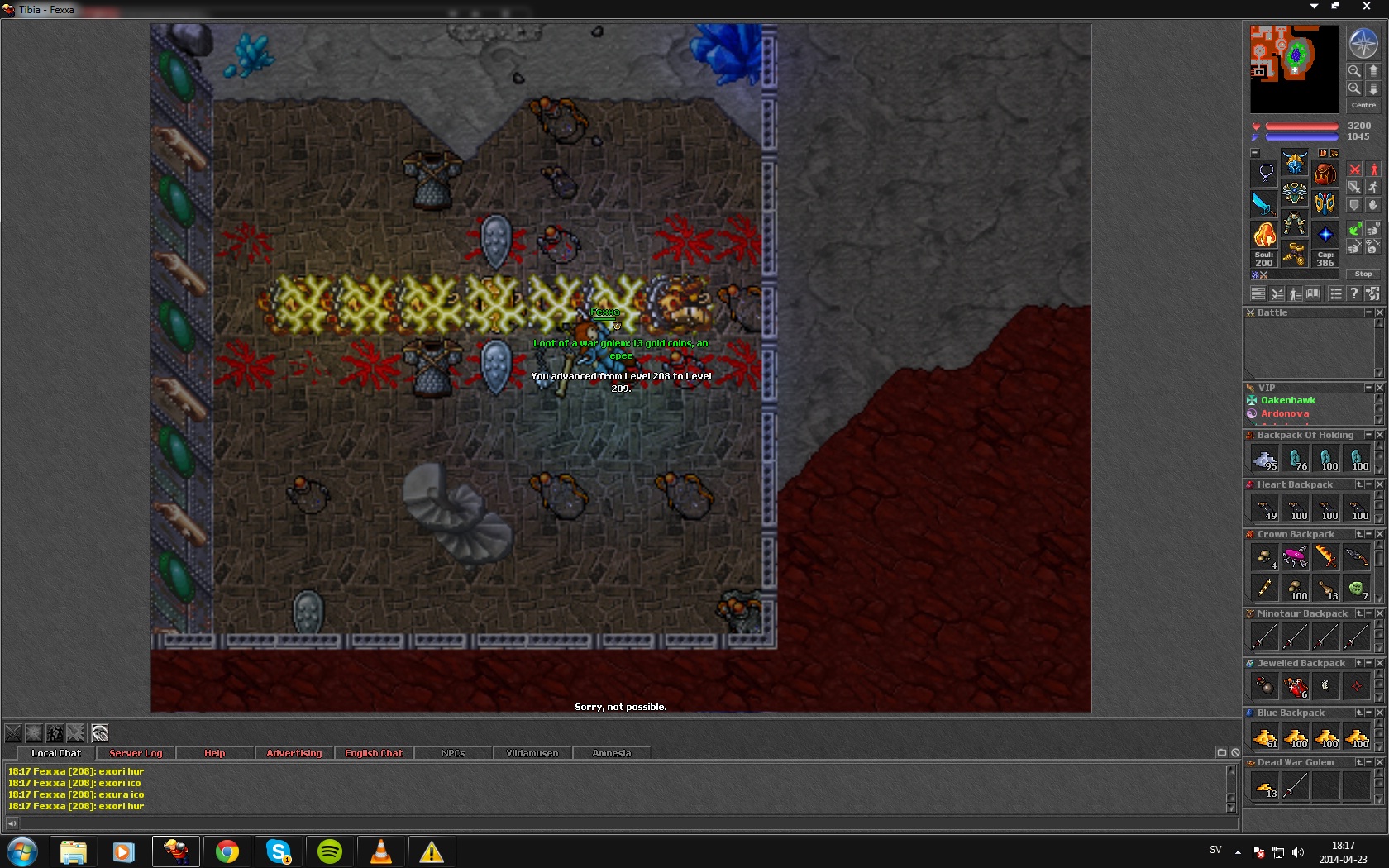Zoom in on the minimap
1389x868 pixels.
(x=1354, y=88)
